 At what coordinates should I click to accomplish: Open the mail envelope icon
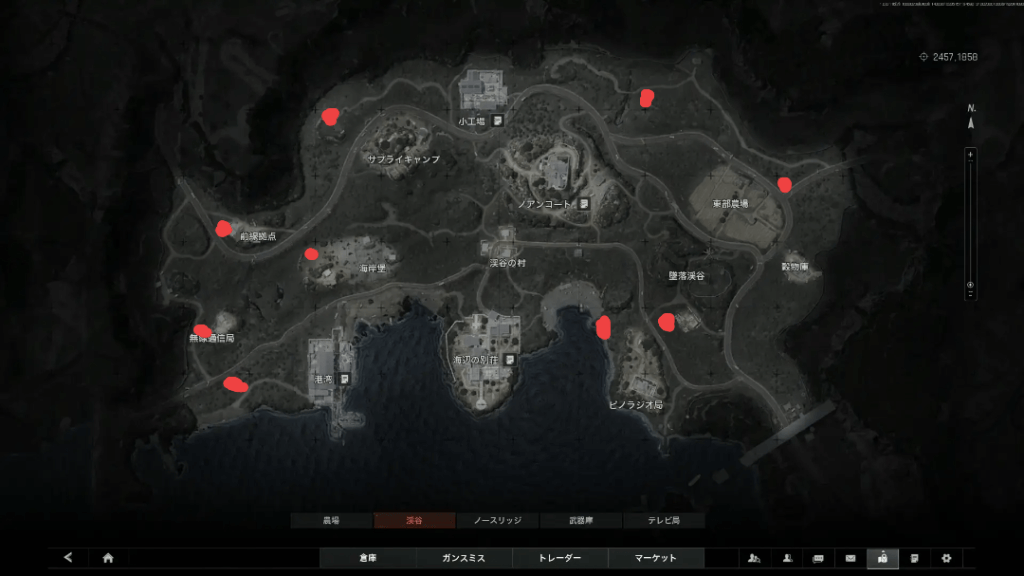[x=851, y=558]
